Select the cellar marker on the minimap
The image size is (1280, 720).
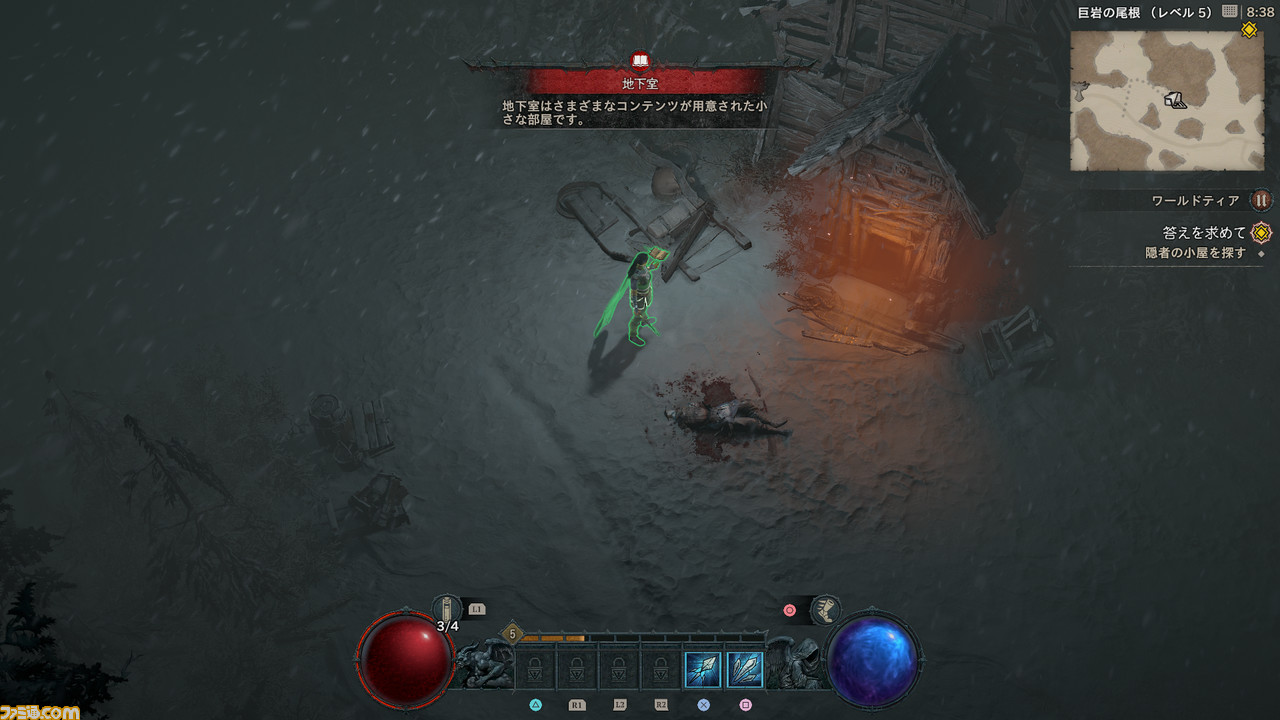[x=1175, y=99]
